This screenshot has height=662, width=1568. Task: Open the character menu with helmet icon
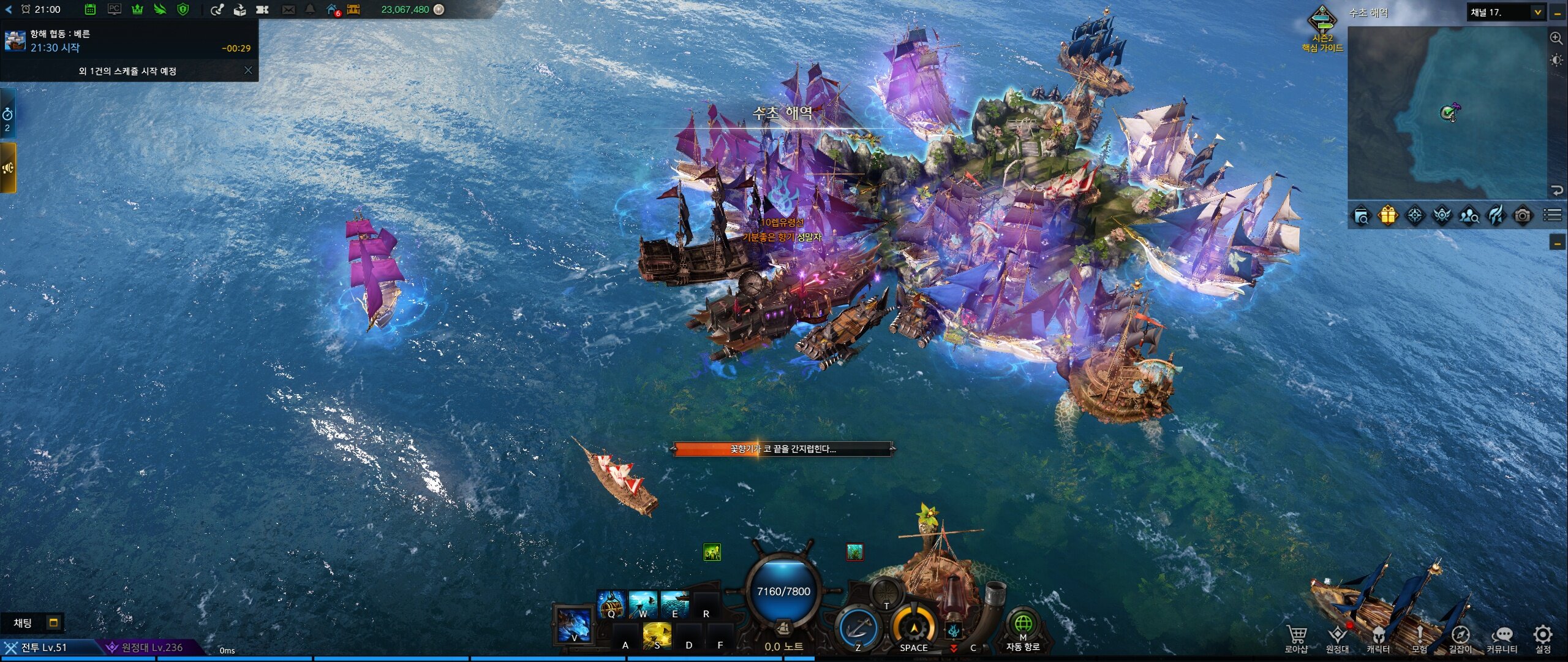click(1378, 636)
